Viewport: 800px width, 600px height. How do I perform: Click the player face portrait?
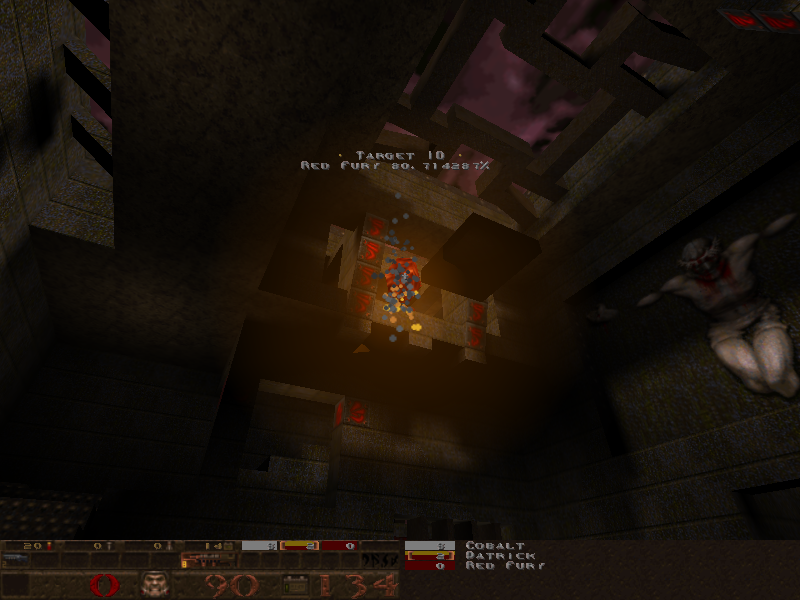pos(153,584)
